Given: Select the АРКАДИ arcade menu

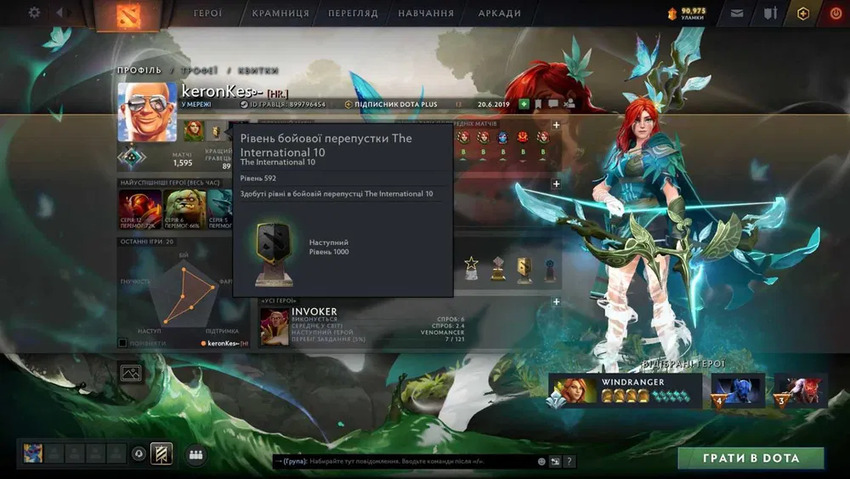Looking at the screenshot, I should [499, 14].
